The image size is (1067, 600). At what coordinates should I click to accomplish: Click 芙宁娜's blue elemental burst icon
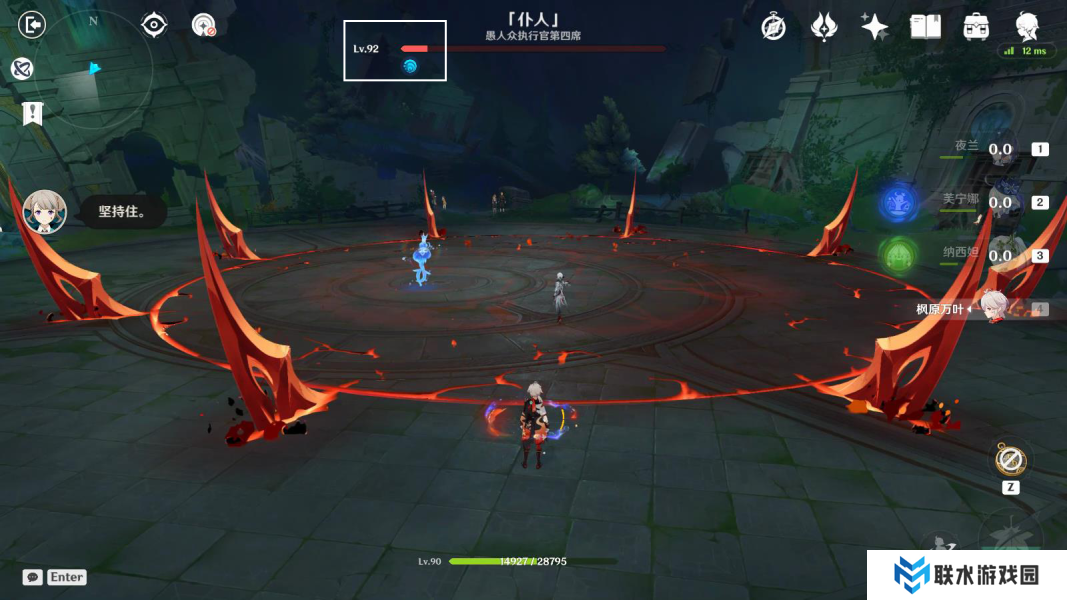pyautogui.click(x=899, y=203)
